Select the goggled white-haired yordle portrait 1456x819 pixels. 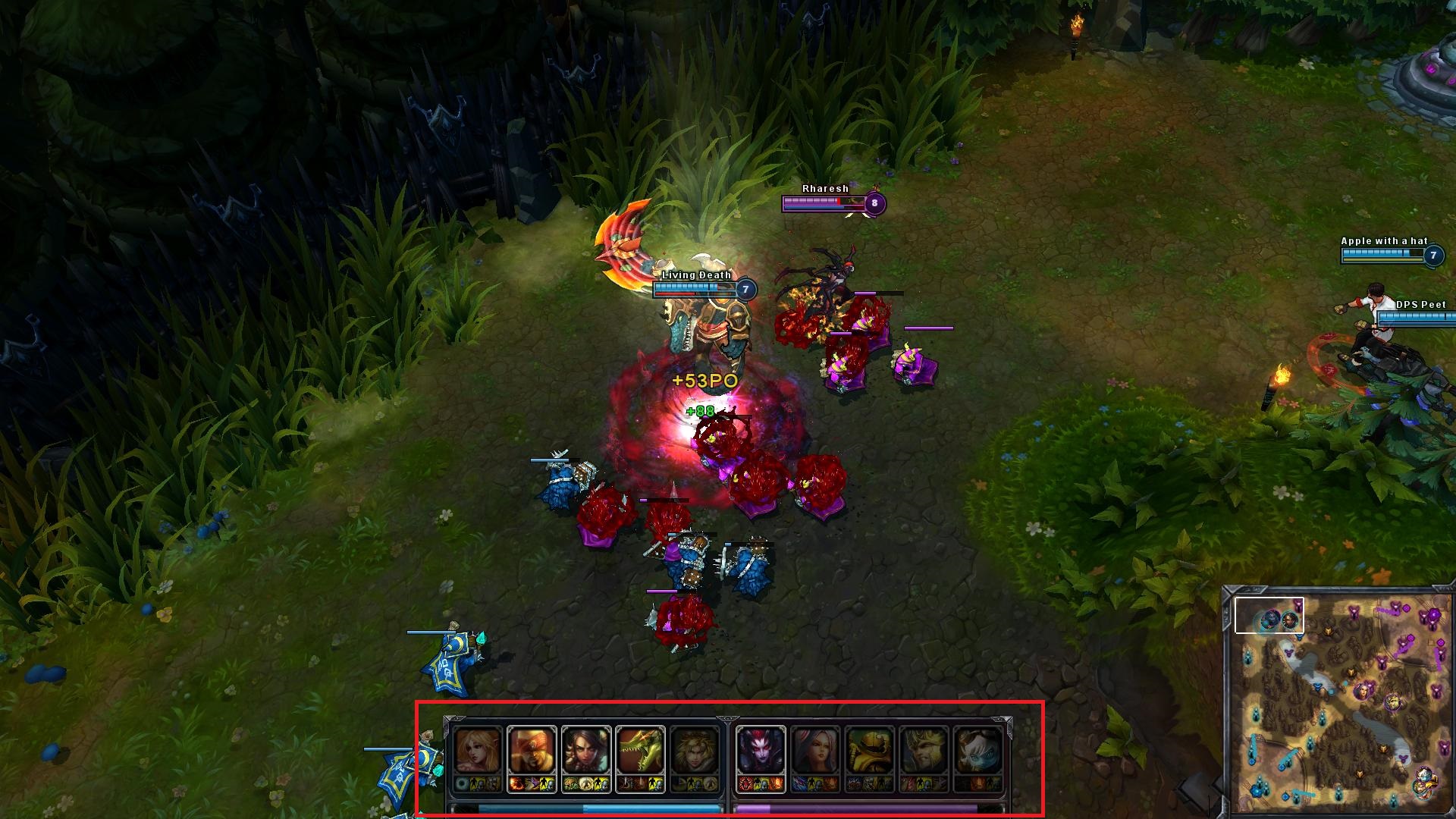[x=978, y=751]
